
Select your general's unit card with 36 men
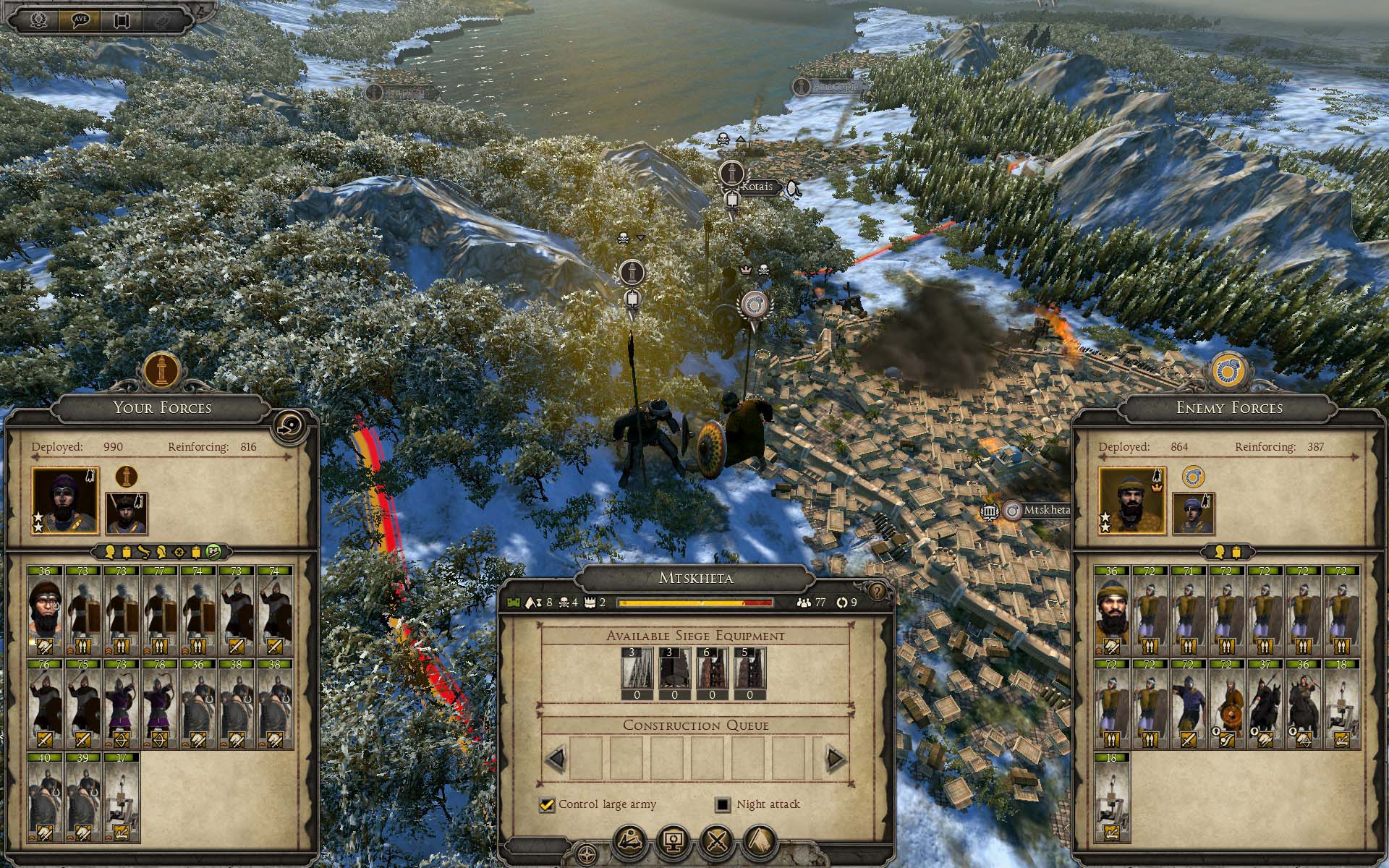click(45, 610)
